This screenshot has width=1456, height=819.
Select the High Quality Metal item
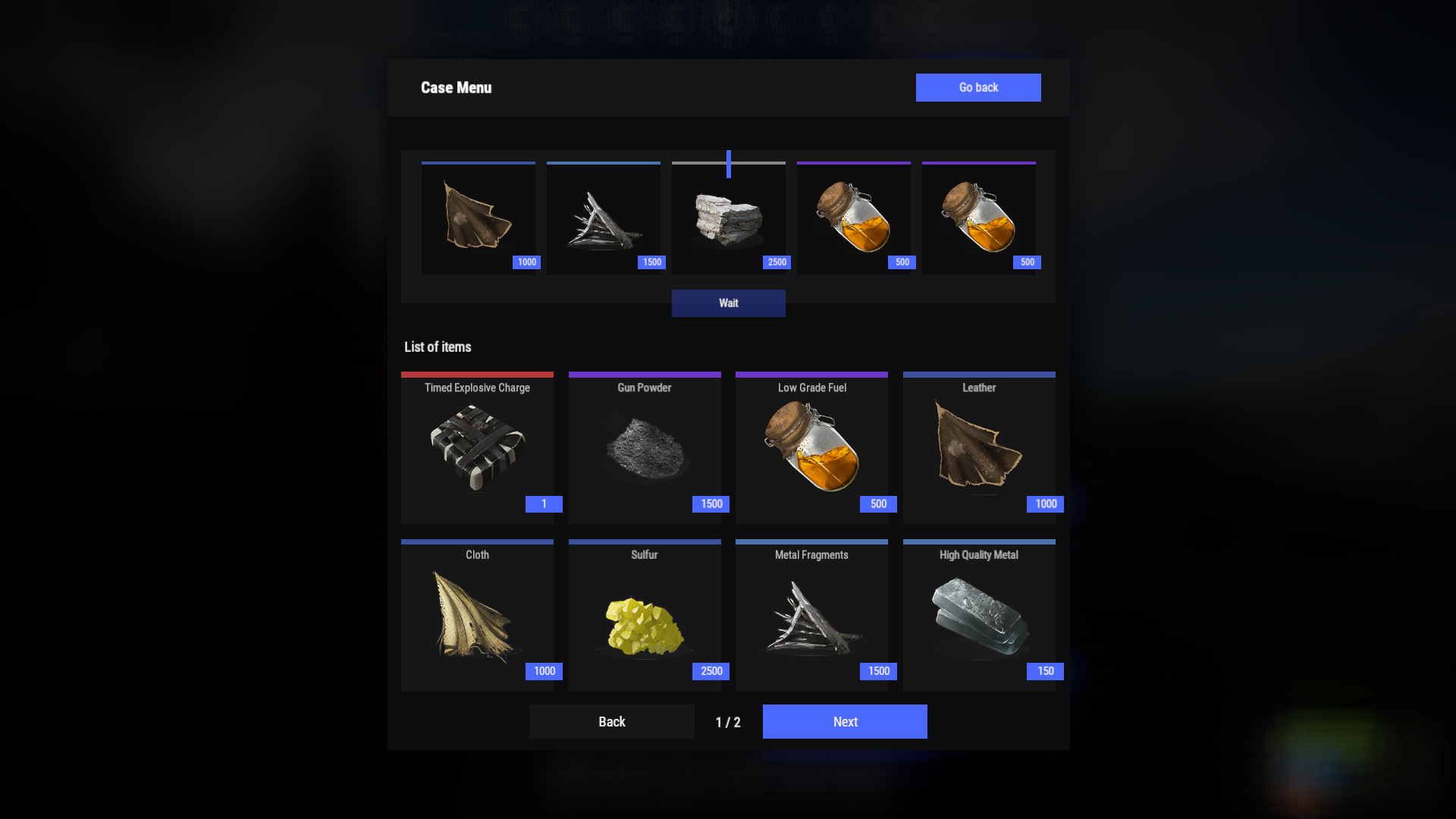point(978,614)
